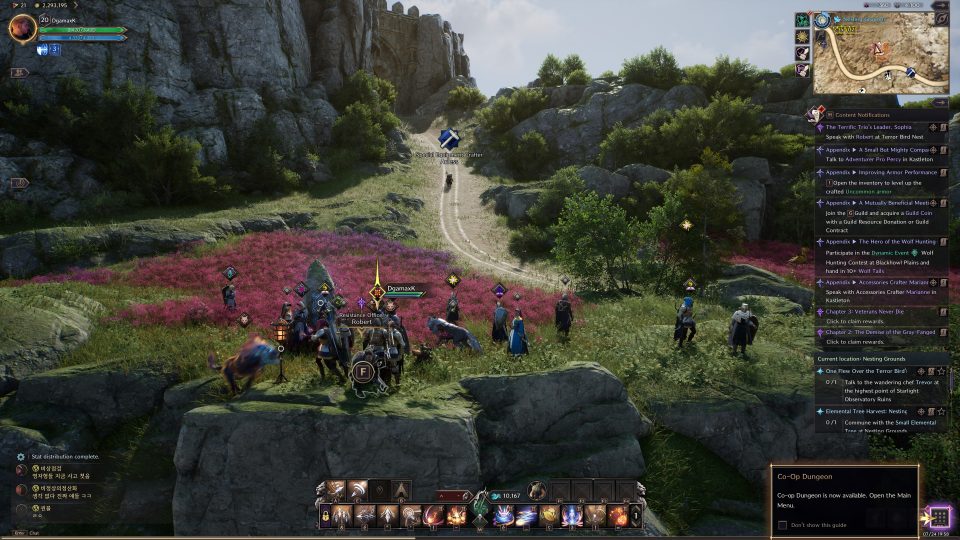Select The Terrific Trio's Leader, Sophia quest
The image size is (960, 540).
(868, 127)
